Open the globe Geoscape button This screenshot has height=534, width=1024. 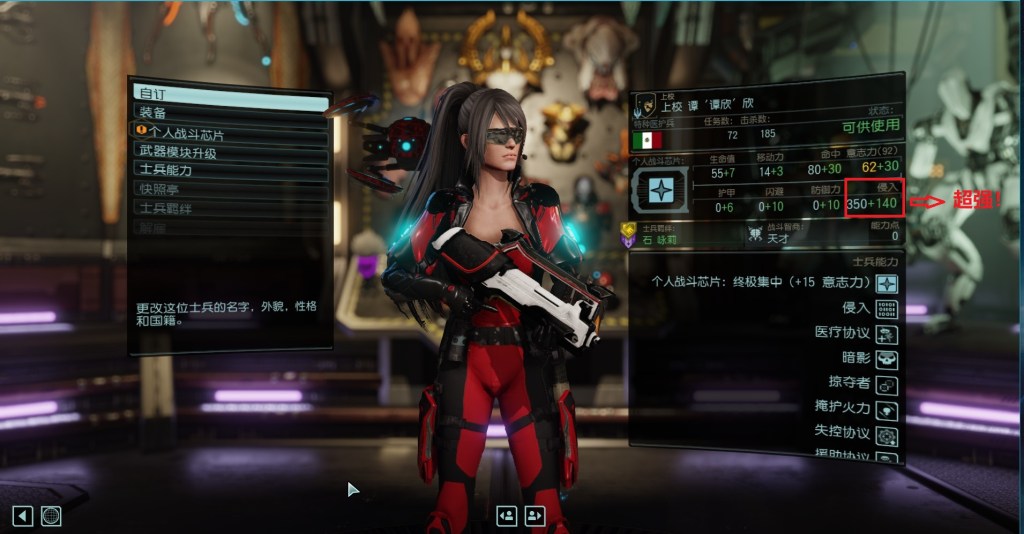(51, 516)
